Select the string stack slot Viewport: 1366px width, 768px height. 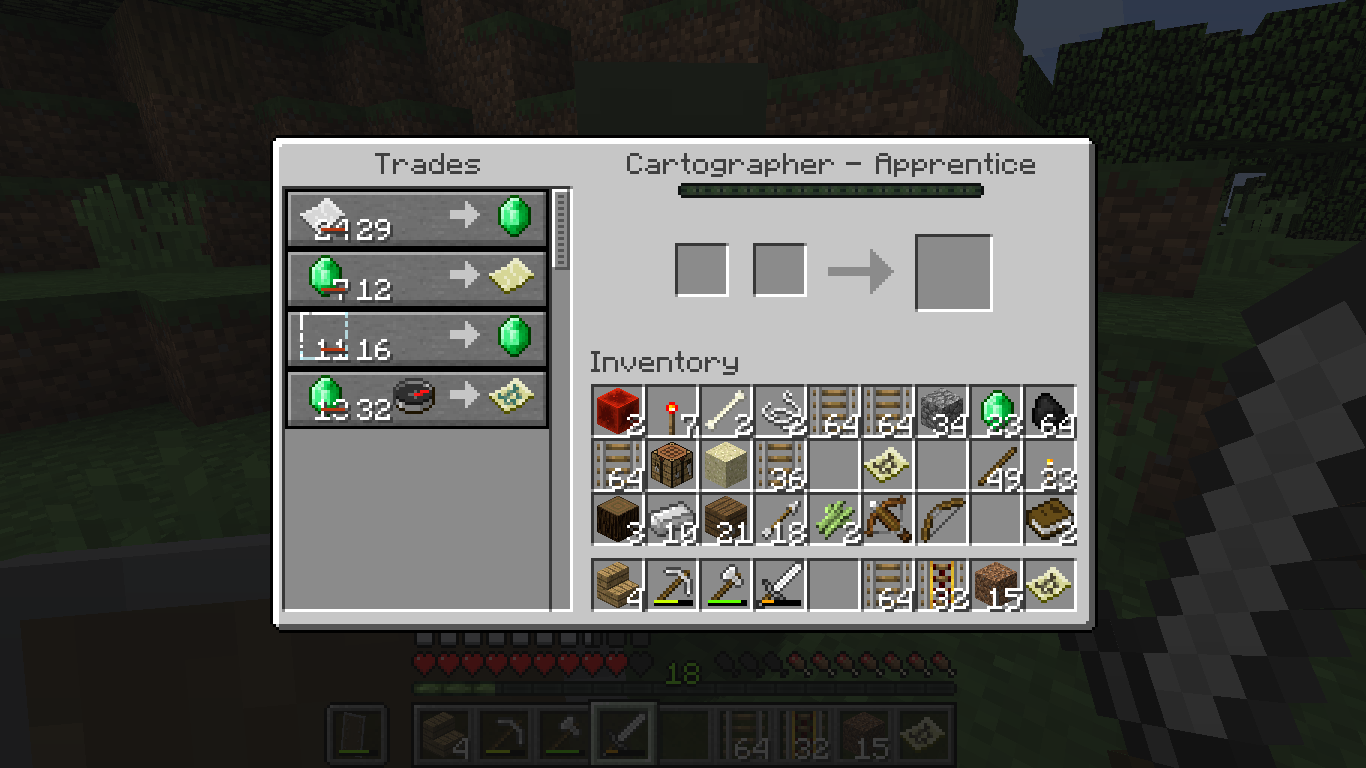780,412
